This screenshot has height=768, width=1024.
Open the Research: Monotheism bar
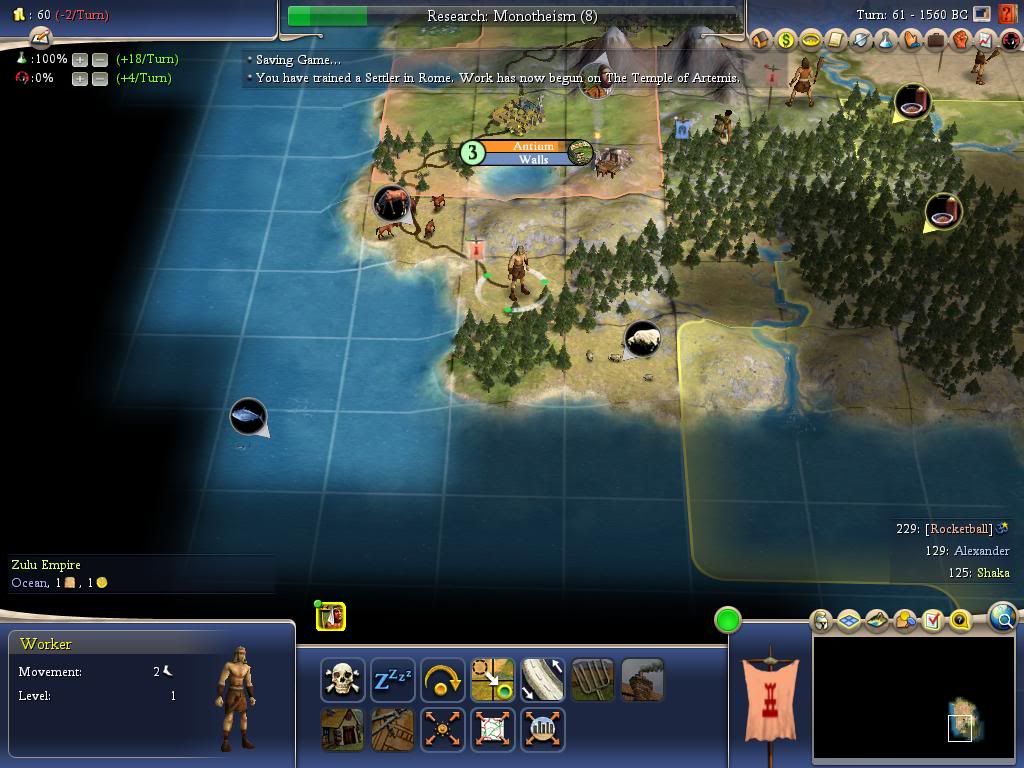pyautogui.click(x=512, y=16)
